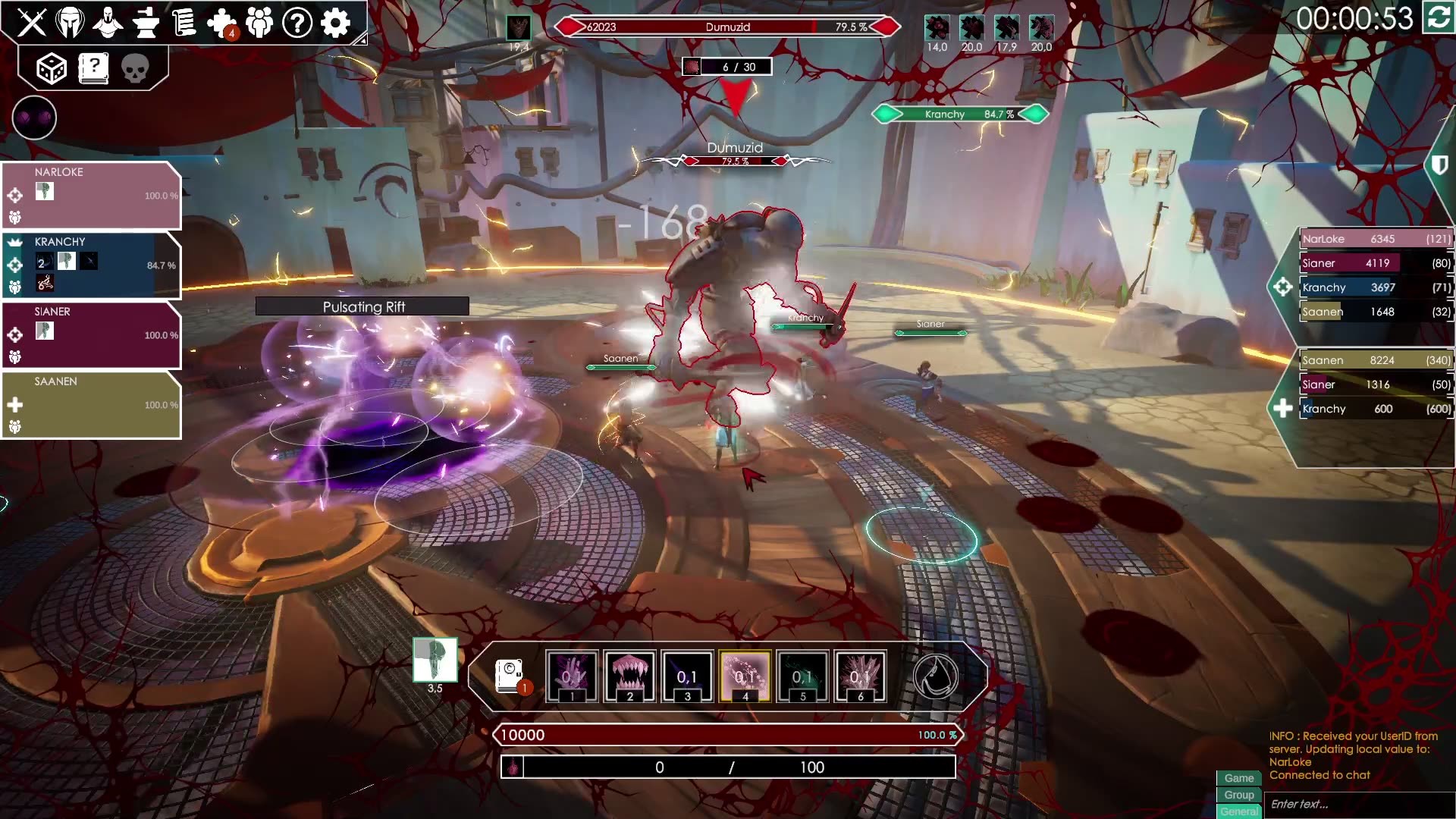
Task: Open the anvil crafting menu
Action: (146, 23)
